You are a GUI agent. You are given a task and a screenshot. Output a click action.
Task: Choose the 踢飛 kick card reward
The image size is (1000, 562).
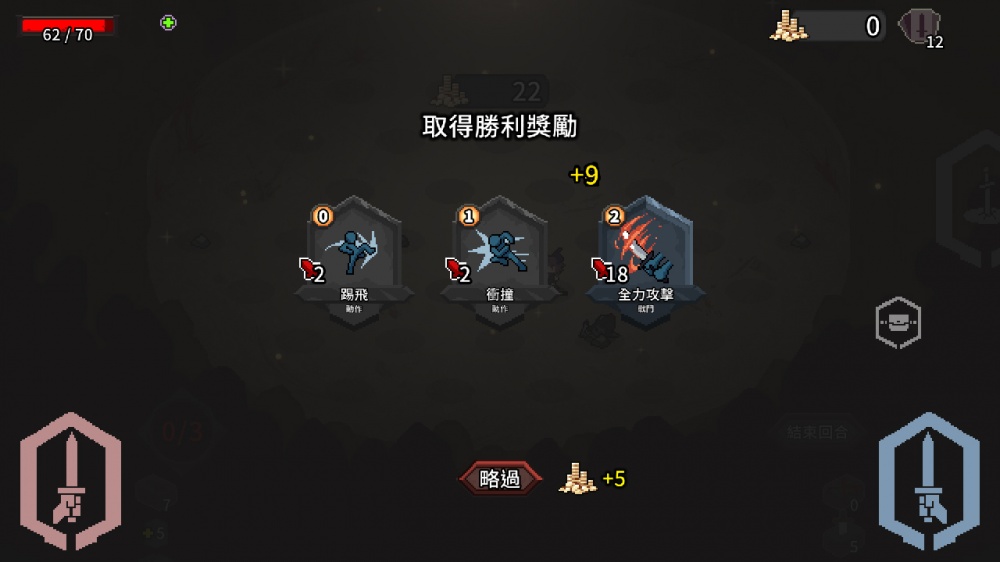tap(354, 257)
